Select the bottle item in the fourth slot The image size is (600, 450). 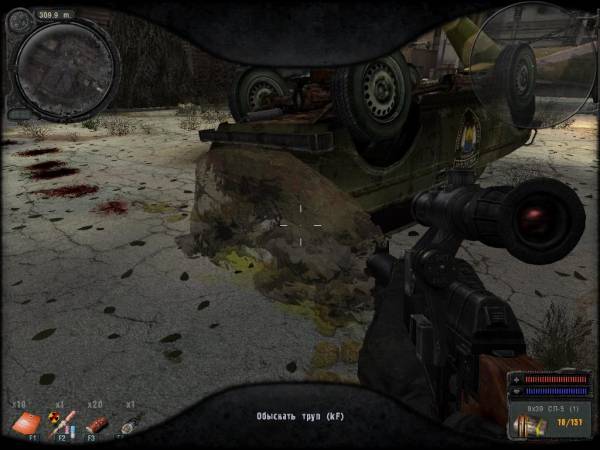coord(131,423)
